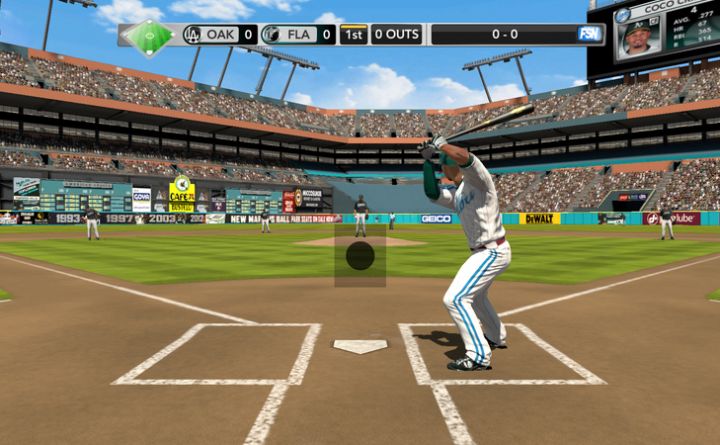720x445 pixels.
Task: Select the green base-runner diamond indicator
Action: coord(149,36)
